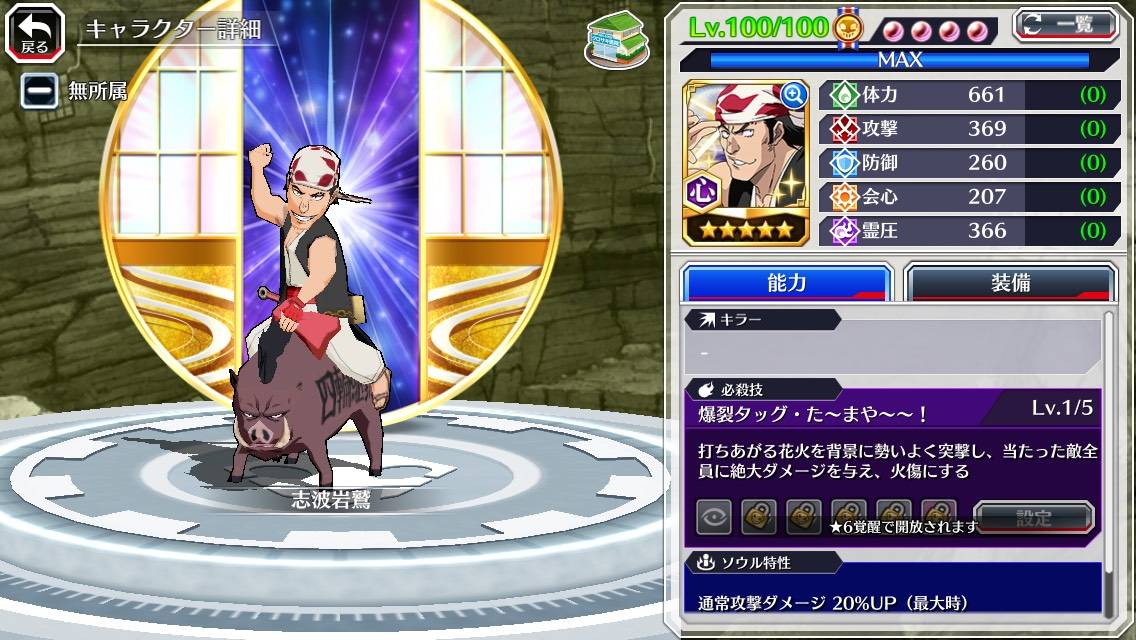
Task: Switch to the 装備 tab
Action: (x=1010, y=284)
